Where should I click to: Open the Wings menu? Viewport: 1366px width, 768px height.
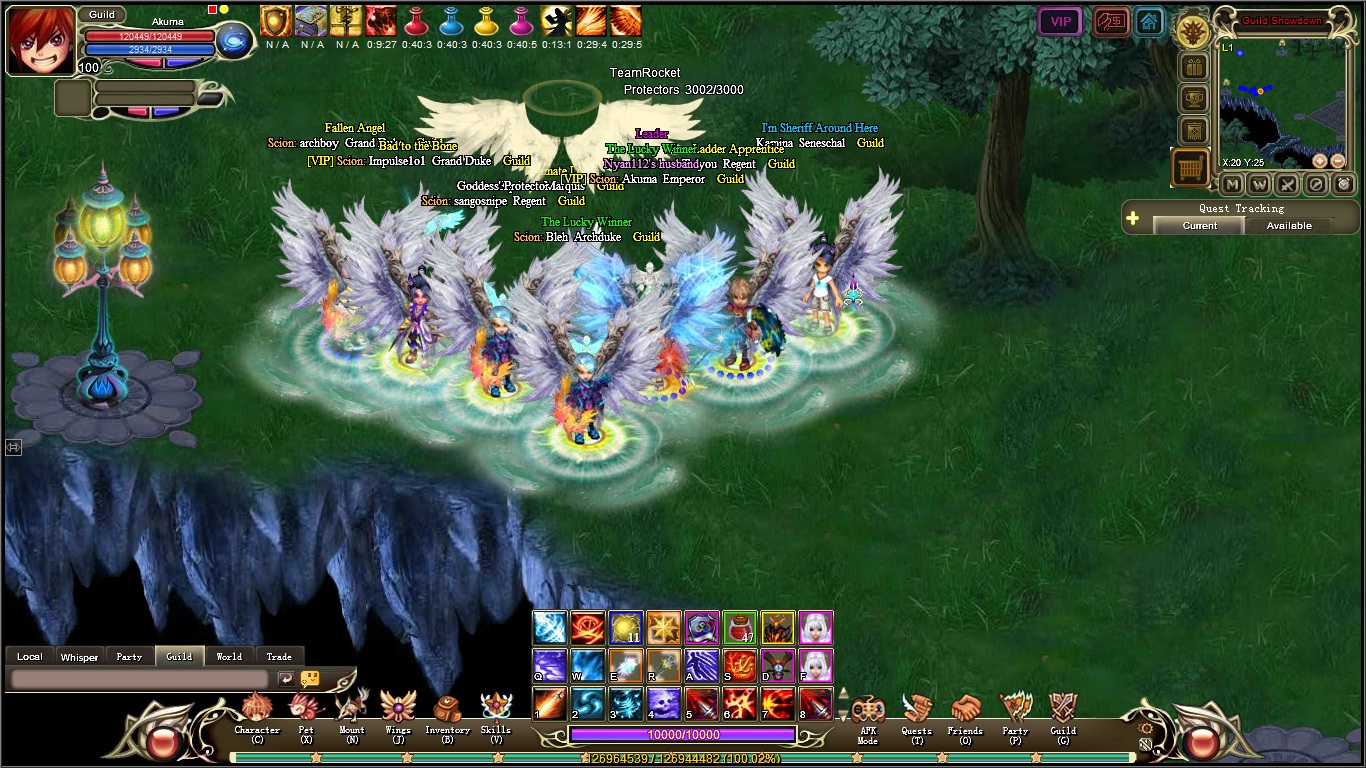(x=398, y=712)
